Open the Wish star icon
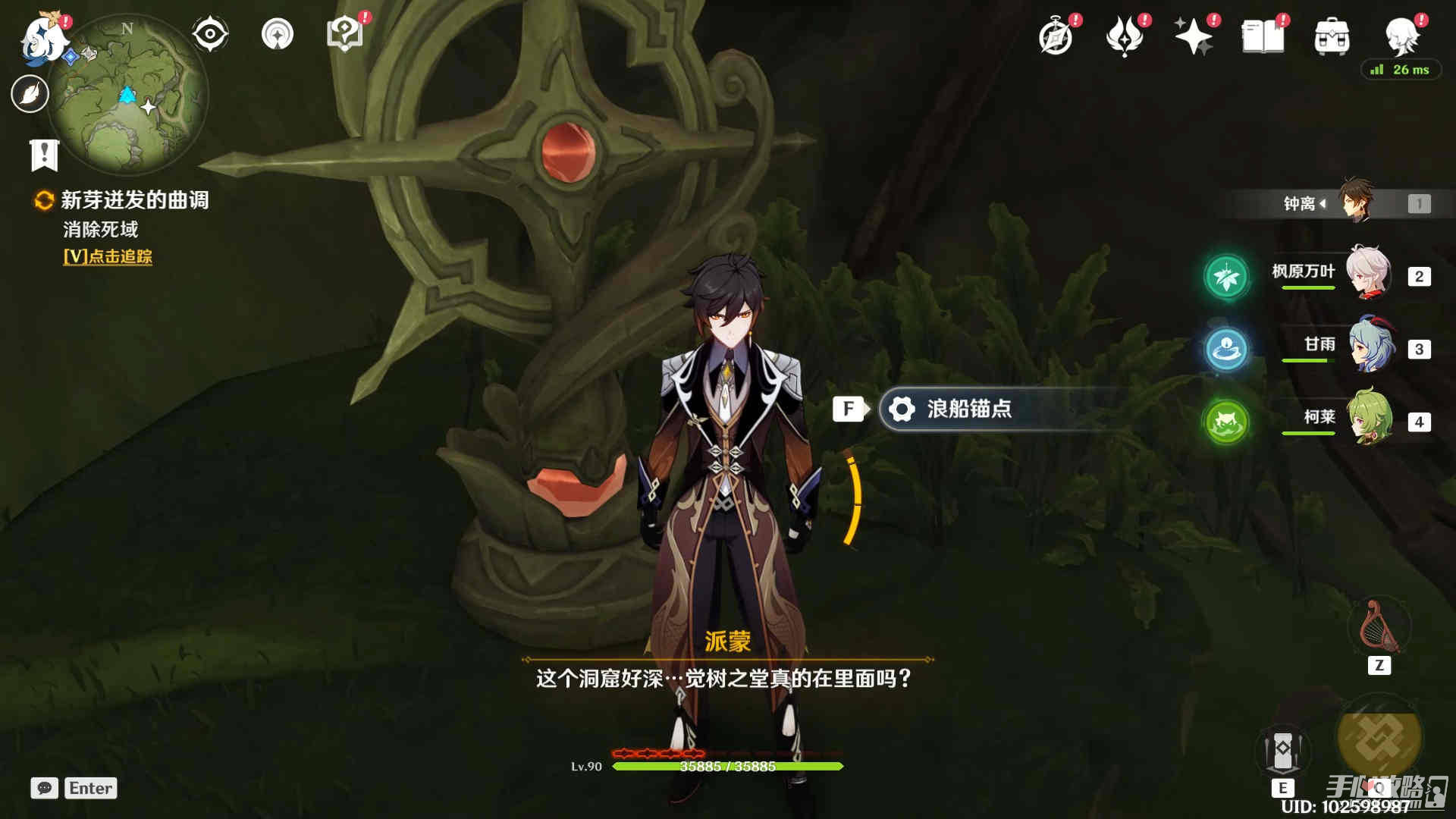This screenshot has width=1456, height=819. [1194, 34]
